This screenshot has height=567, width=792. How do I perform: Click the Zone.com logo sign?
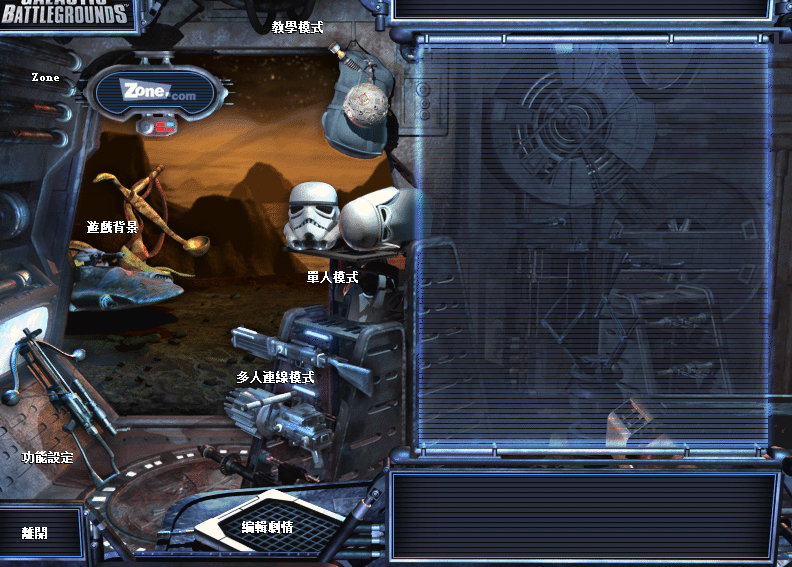(157, 91)
